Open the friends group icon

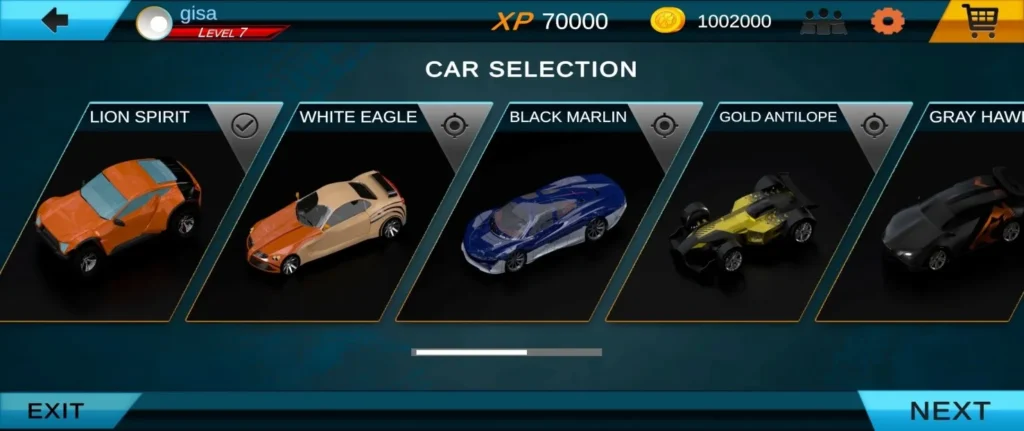tap(823, 21)
